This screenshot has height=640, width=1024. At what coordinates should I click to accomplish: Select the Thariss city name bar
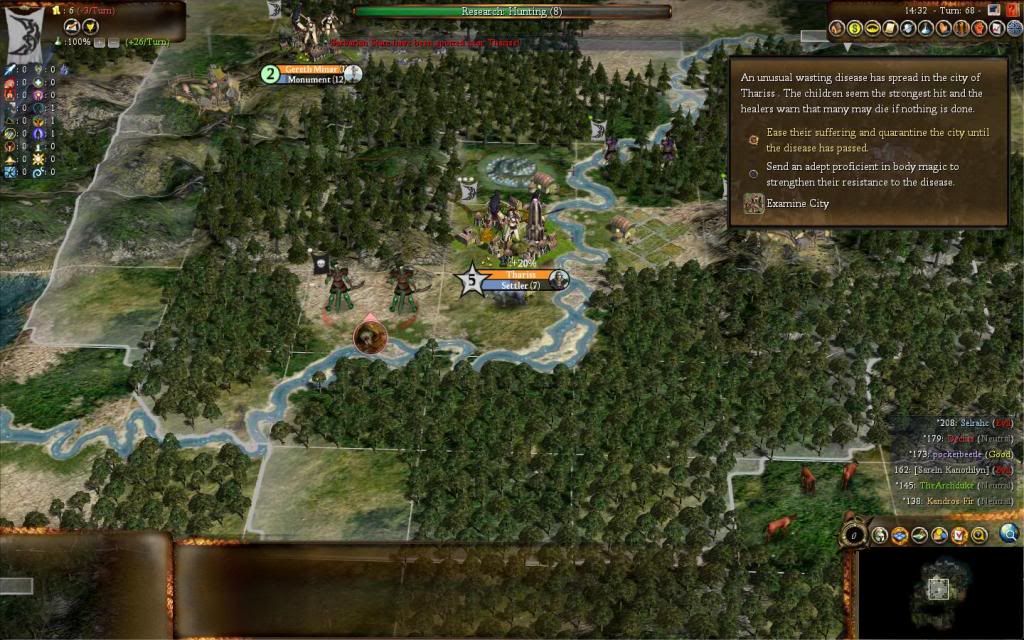pos(519,274)
